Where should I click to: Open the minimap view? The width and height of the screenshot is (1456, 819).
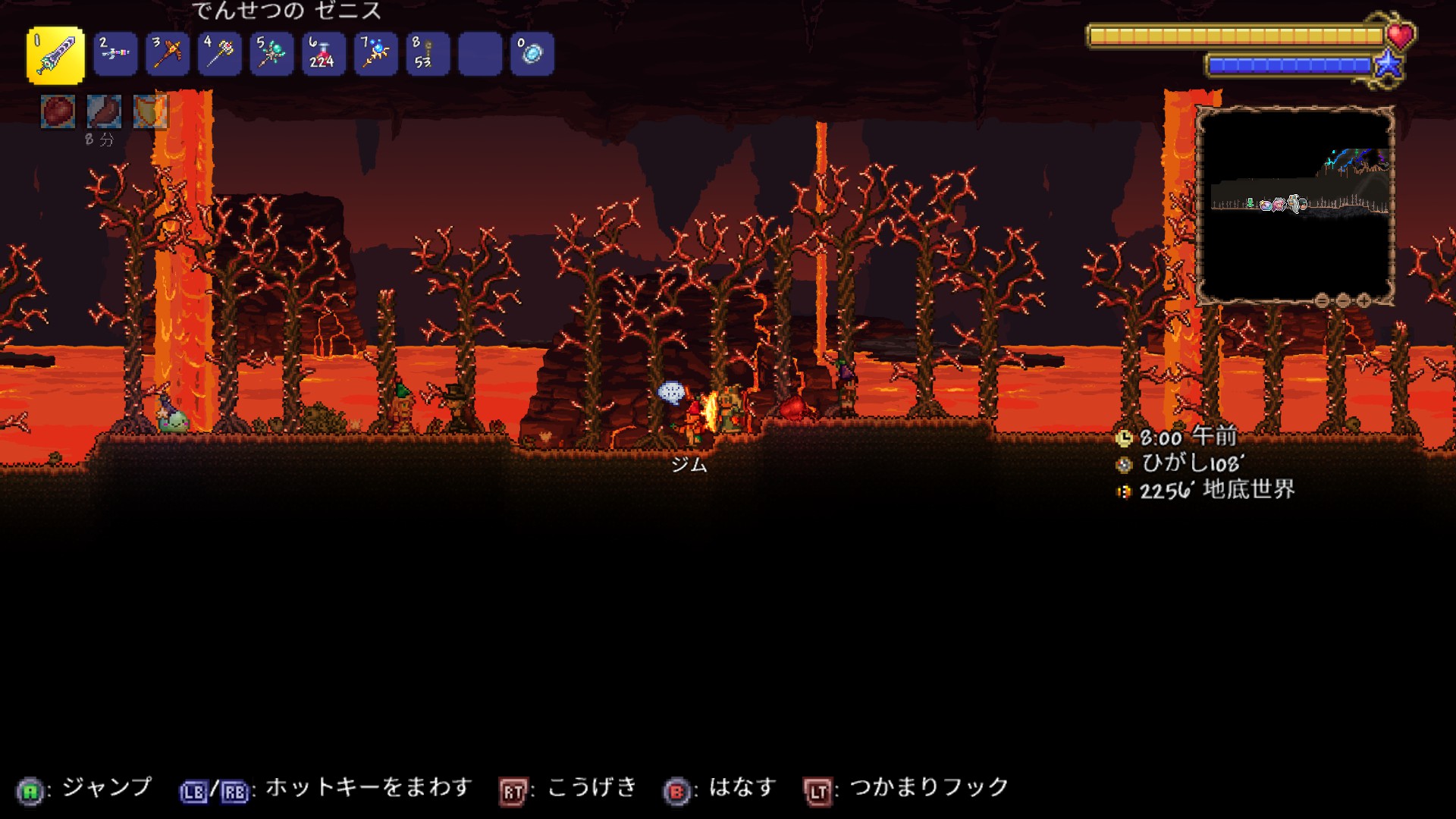[1295, 205]
